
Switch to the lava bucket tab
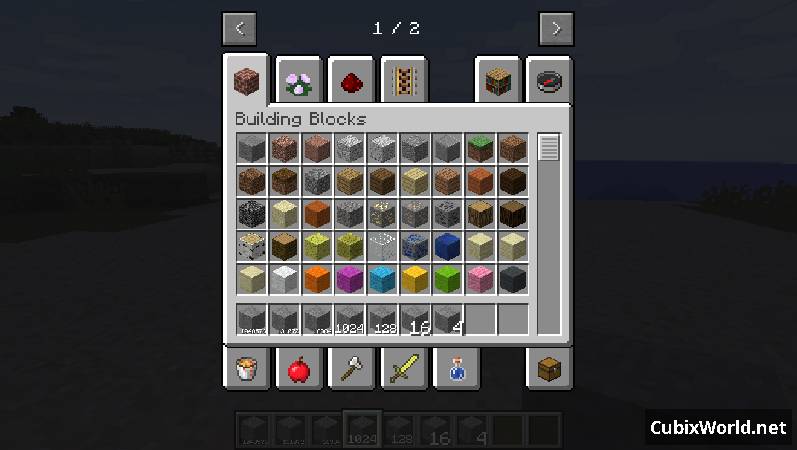(x=245, y=369)
